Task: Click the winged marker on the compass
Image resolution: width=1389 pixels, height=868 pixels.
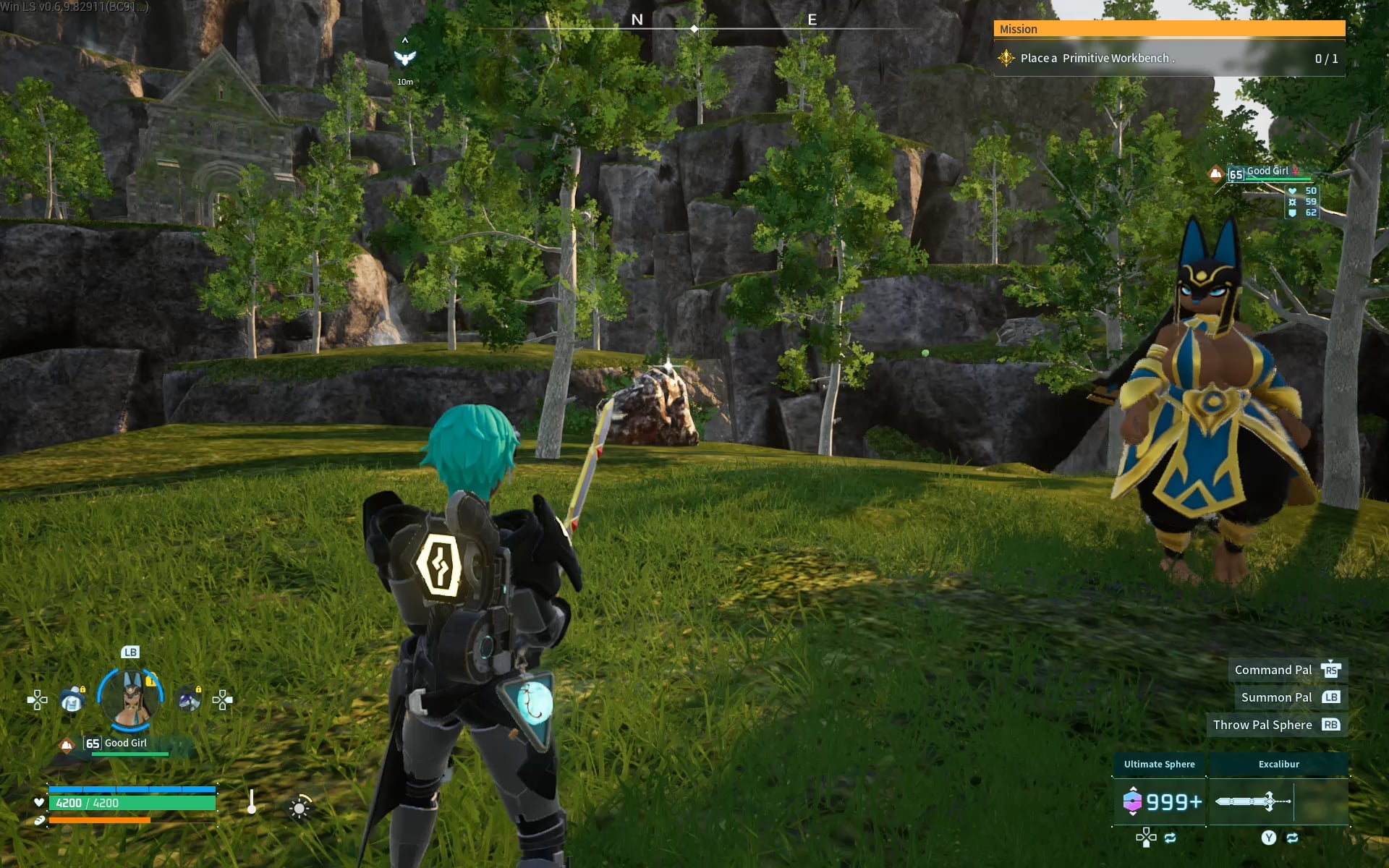Action: [x=404, y=58]
